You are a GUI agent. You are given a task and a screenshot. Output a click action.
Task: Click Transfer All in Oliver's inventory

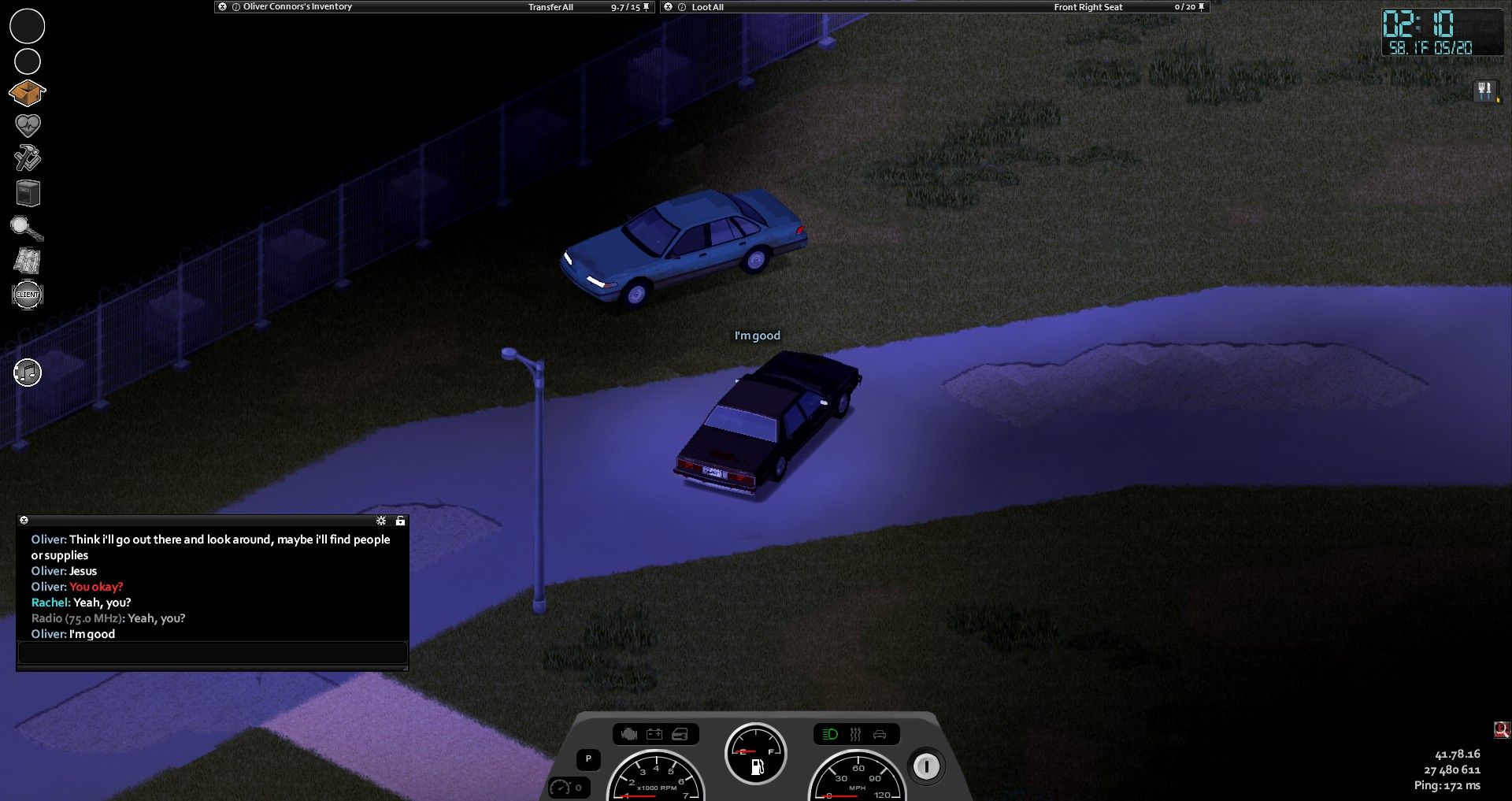pos(550,7)
